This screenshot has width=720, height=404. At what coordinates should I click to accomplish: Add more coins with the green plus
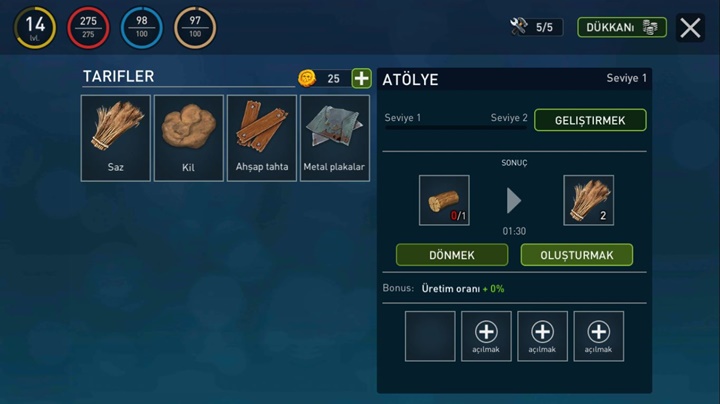point(361,78)
